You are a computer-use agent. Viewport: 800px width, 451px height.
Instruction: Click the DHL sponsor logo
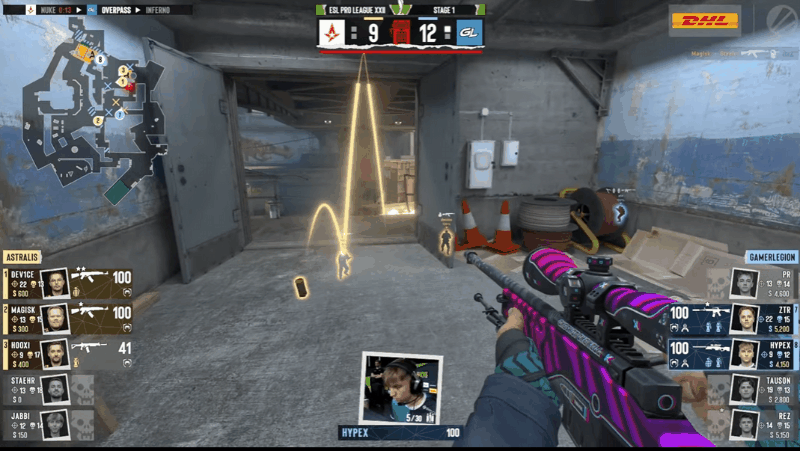(704, 20)
